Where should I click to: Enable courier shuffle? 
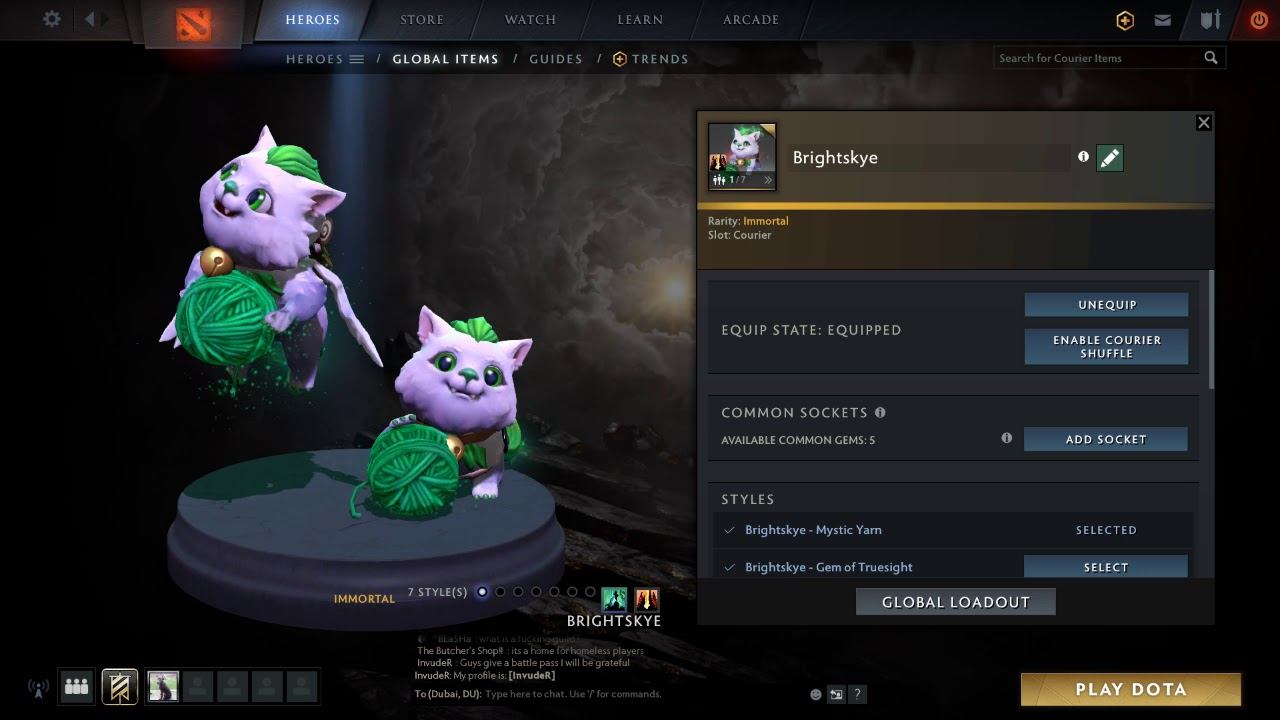(1106, 346)
